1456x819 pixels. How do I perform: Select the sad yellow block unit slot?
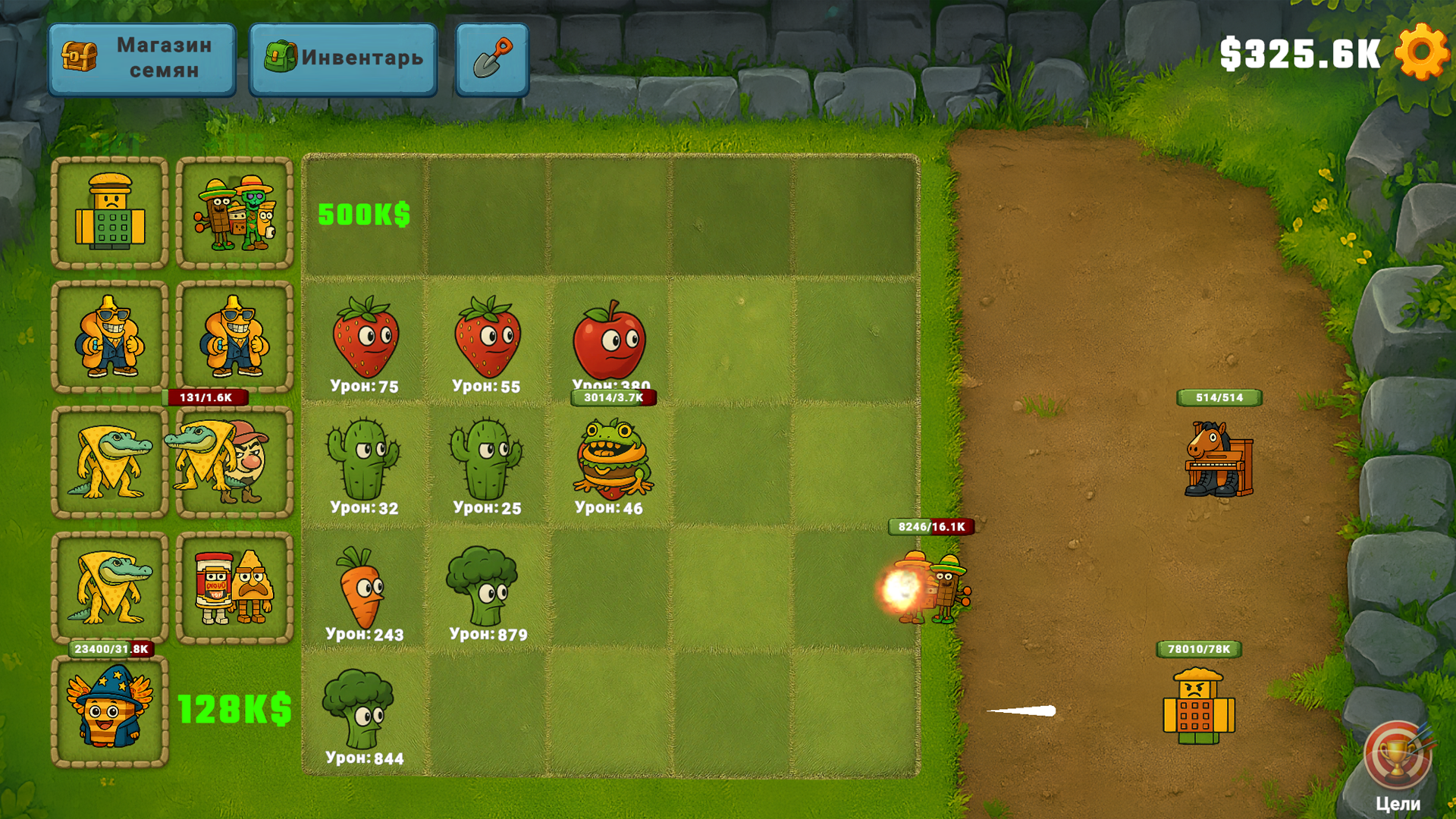110,212
